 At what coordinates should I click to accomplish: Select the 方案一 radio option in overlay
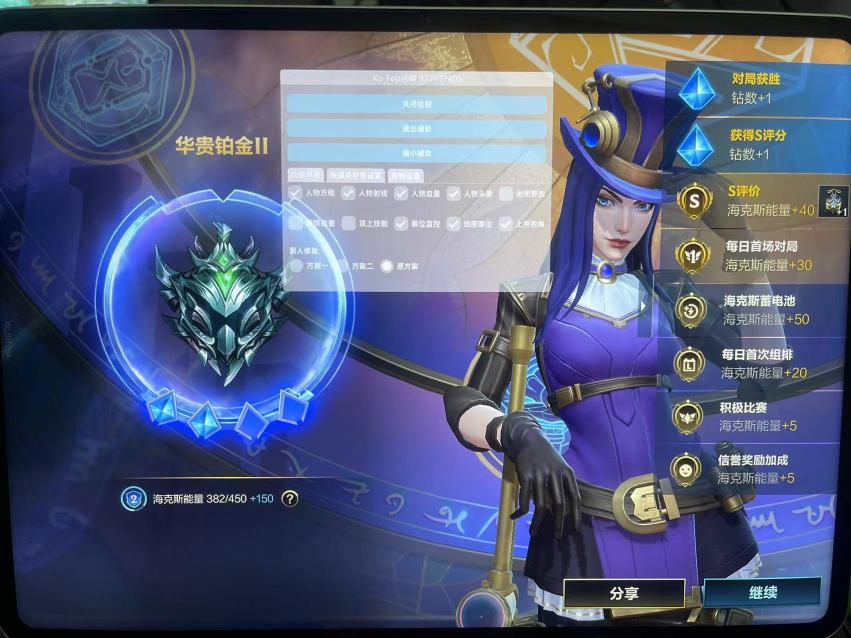pyautogui.click(x=297, y=266)
